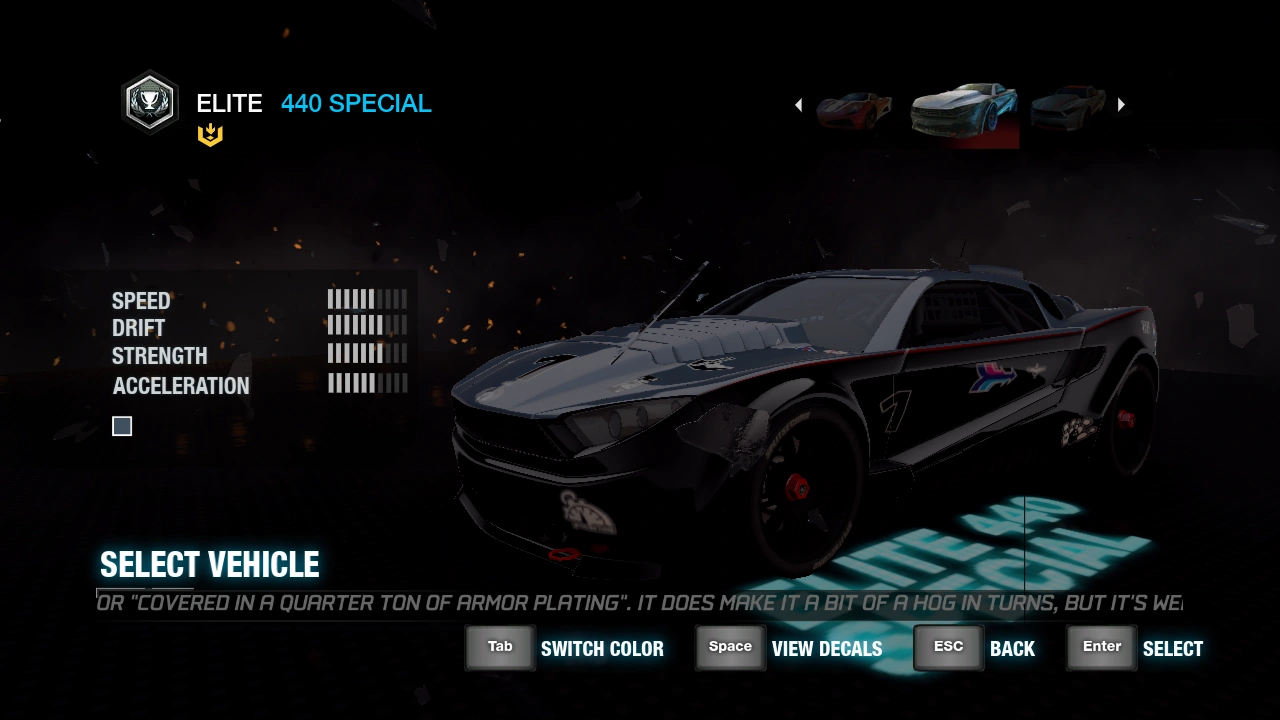Choose the red sports car thumbnail

(854, 108)
